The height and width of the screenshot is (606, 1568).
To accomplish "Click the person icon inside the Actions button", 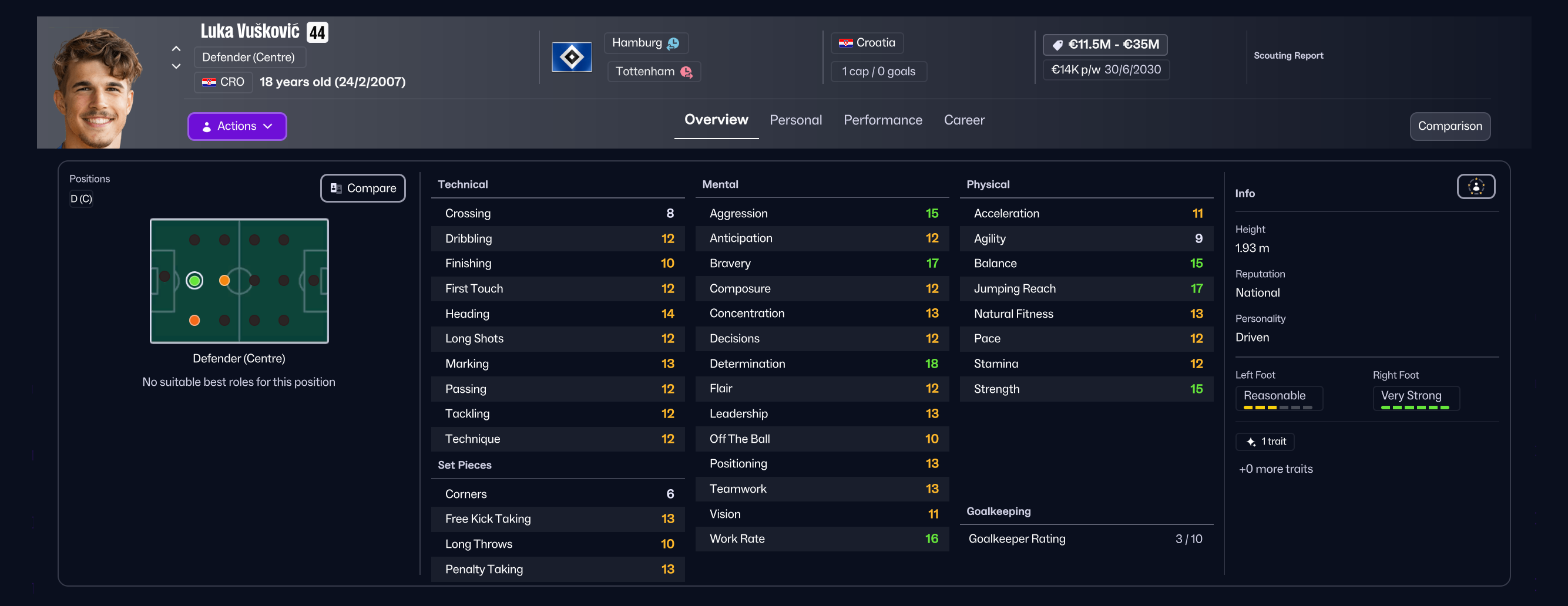I will pyautogui.click(x=207, y=126).
